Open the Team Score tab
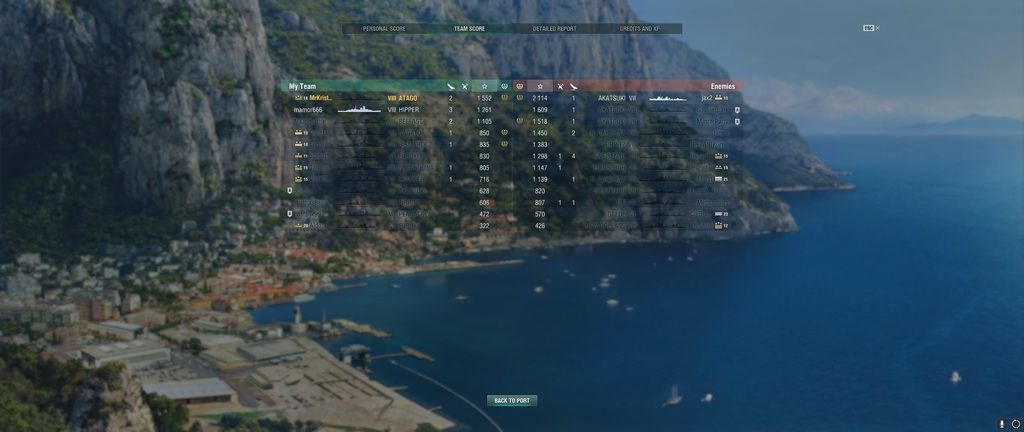 point(469,29)
